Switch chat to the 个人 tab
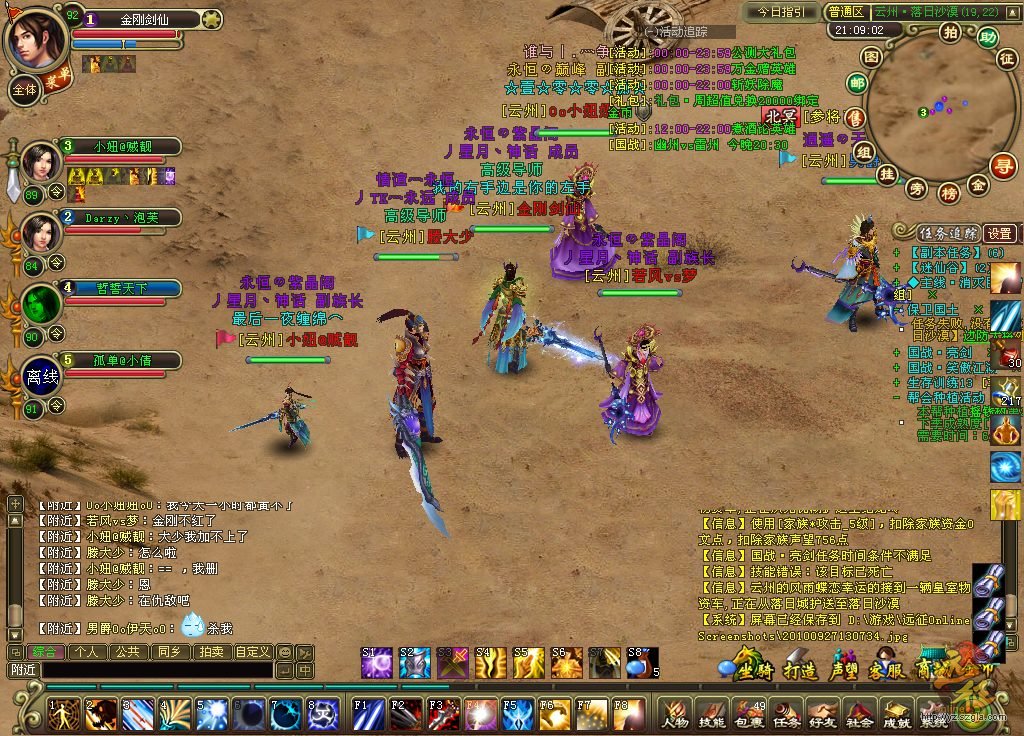Viewport: 1024px width, 736px height. tap(86, 651)
